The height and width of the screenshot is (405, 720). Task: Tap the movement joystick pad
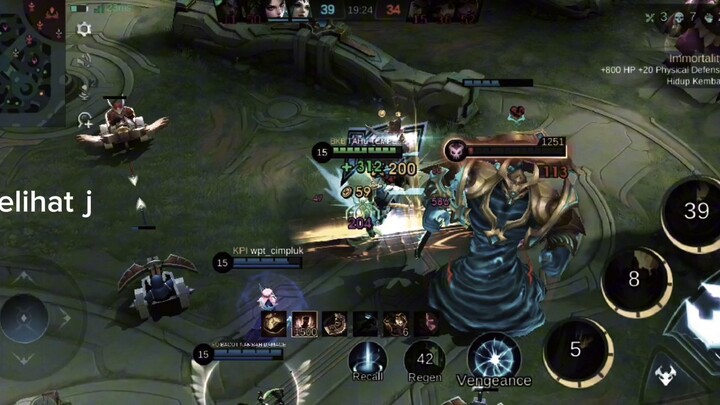coord(26,317)
